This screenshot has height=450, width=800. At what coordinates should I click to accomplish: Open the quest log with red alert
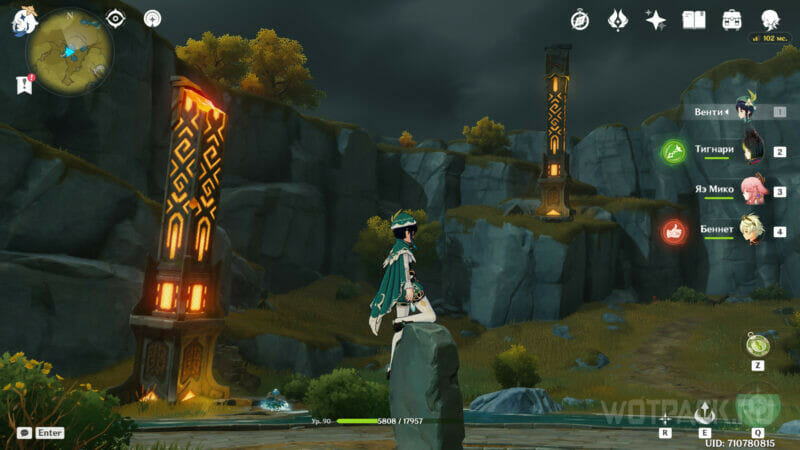coord(24,86)
